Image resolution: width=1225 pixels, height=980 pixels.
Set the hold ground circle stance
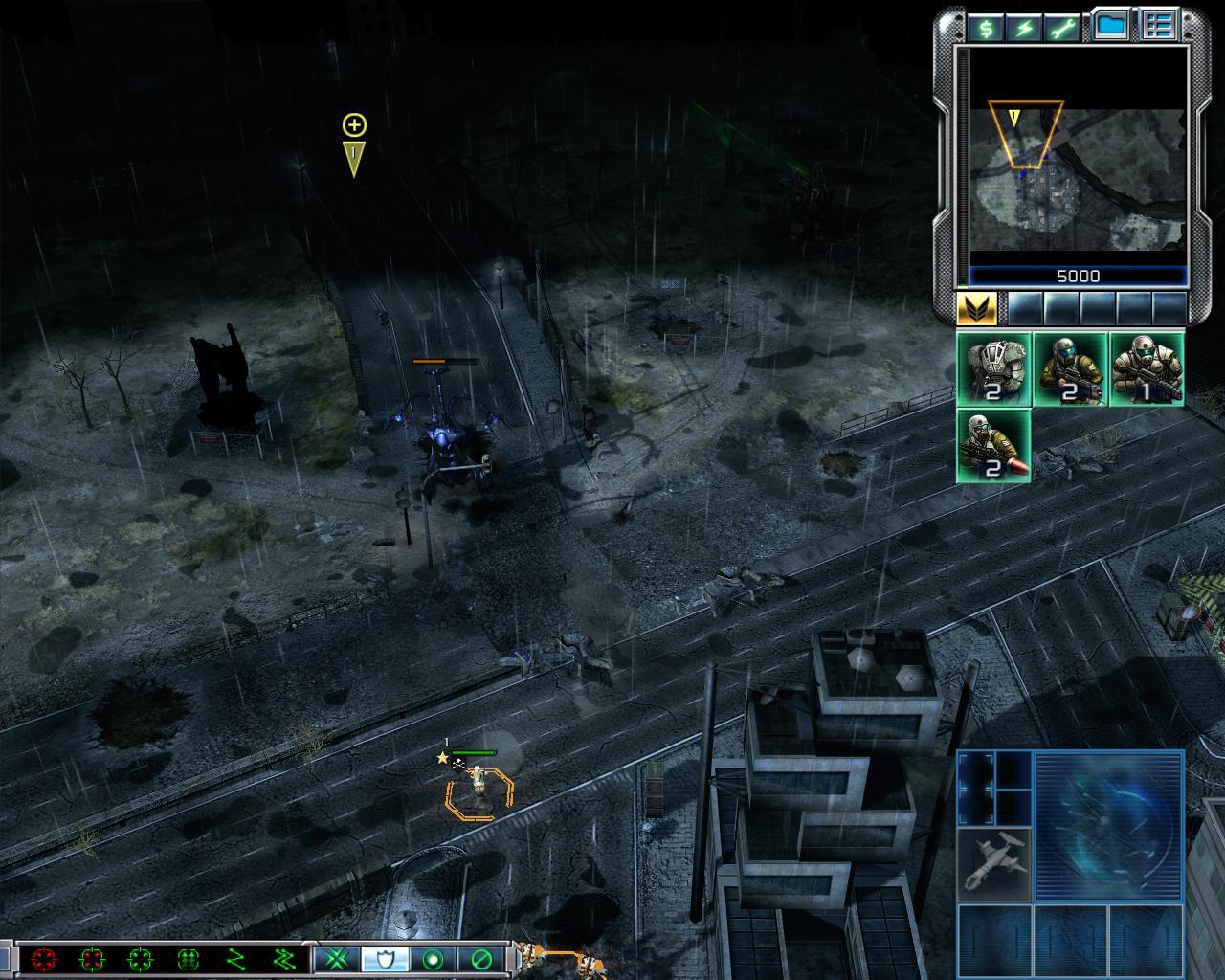pos(434,959)
